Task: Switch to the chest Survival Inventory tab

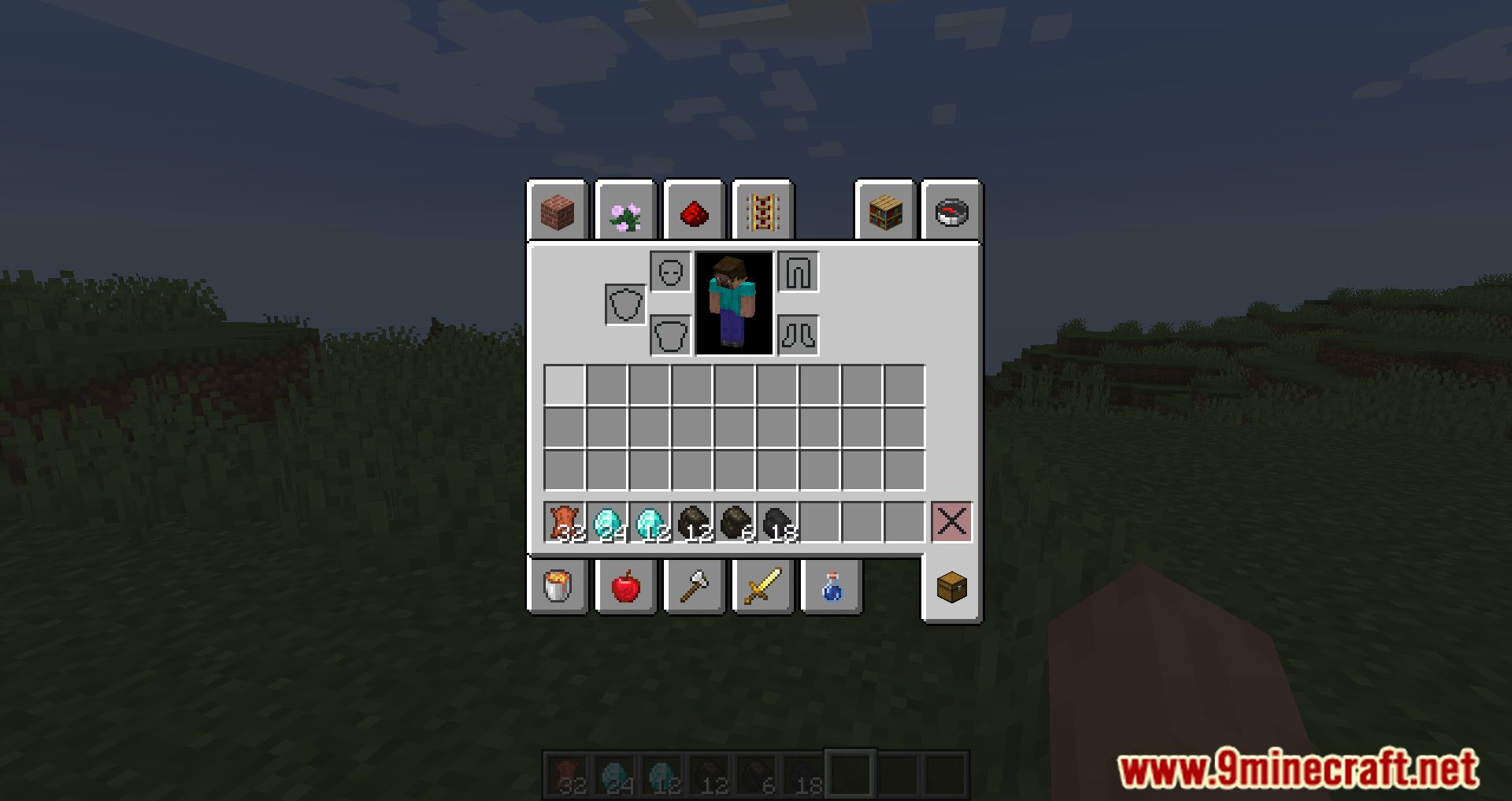Action: coord(951,587)
